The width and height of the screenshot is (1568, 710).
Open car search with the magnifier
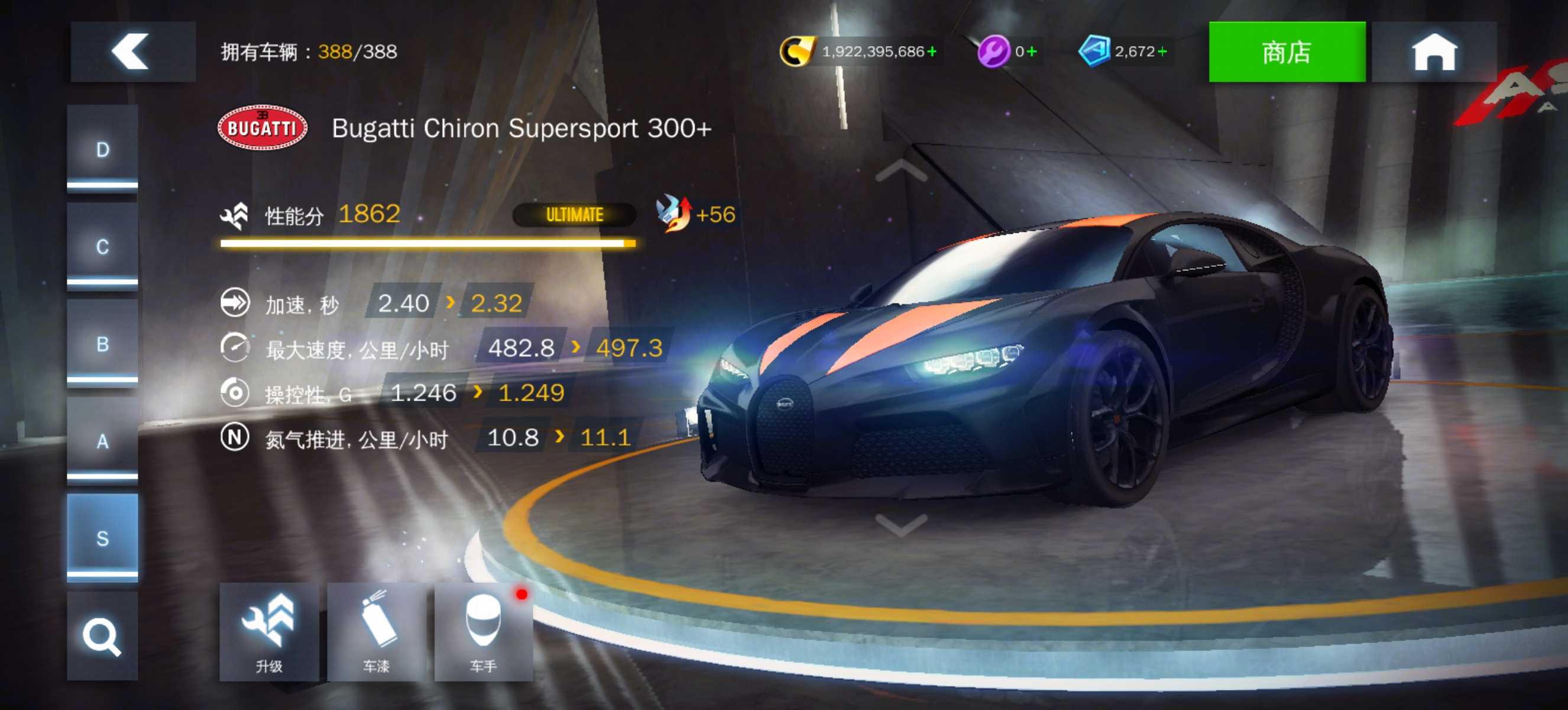pyautogui.click(x=102, y=636)
